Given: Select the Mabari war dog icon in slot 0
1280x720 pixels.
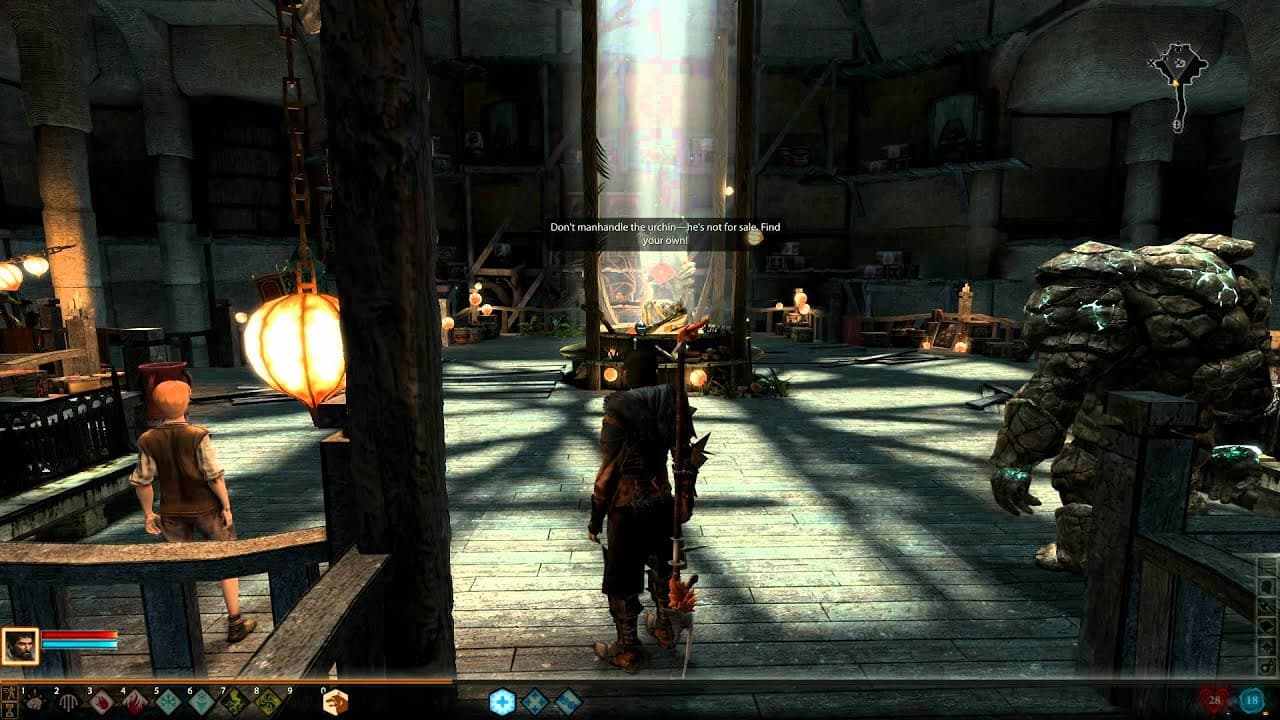Looking at the screenshot, I should tap(337, 701).
